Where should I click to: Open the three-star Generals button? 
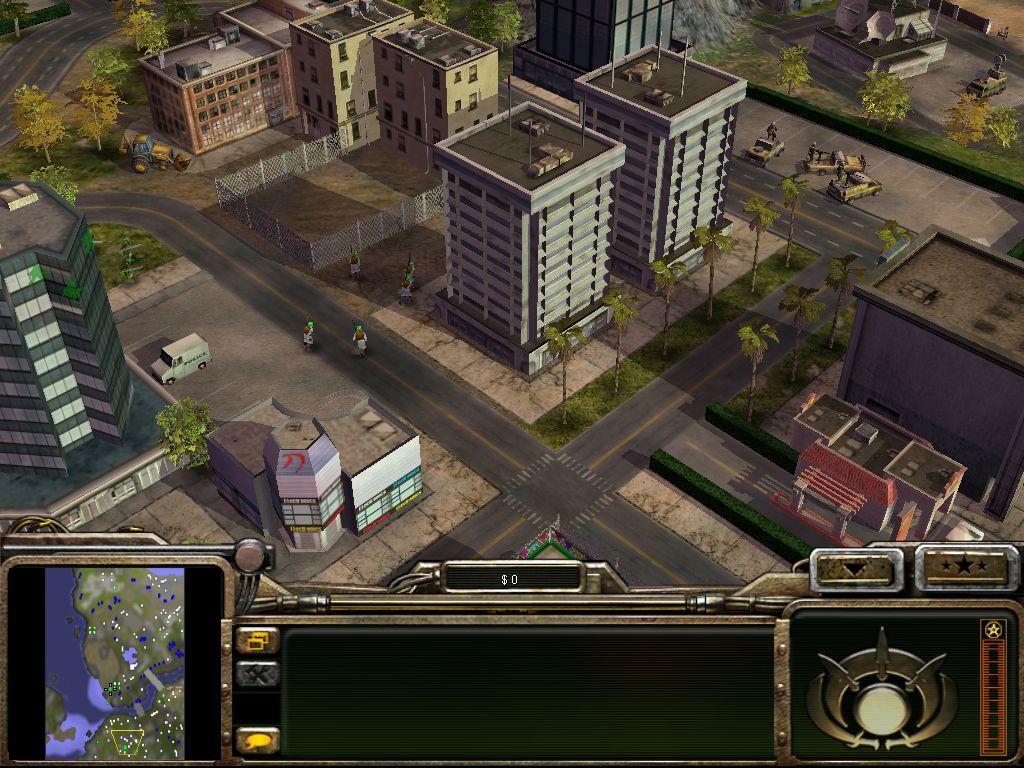(966, 568)
